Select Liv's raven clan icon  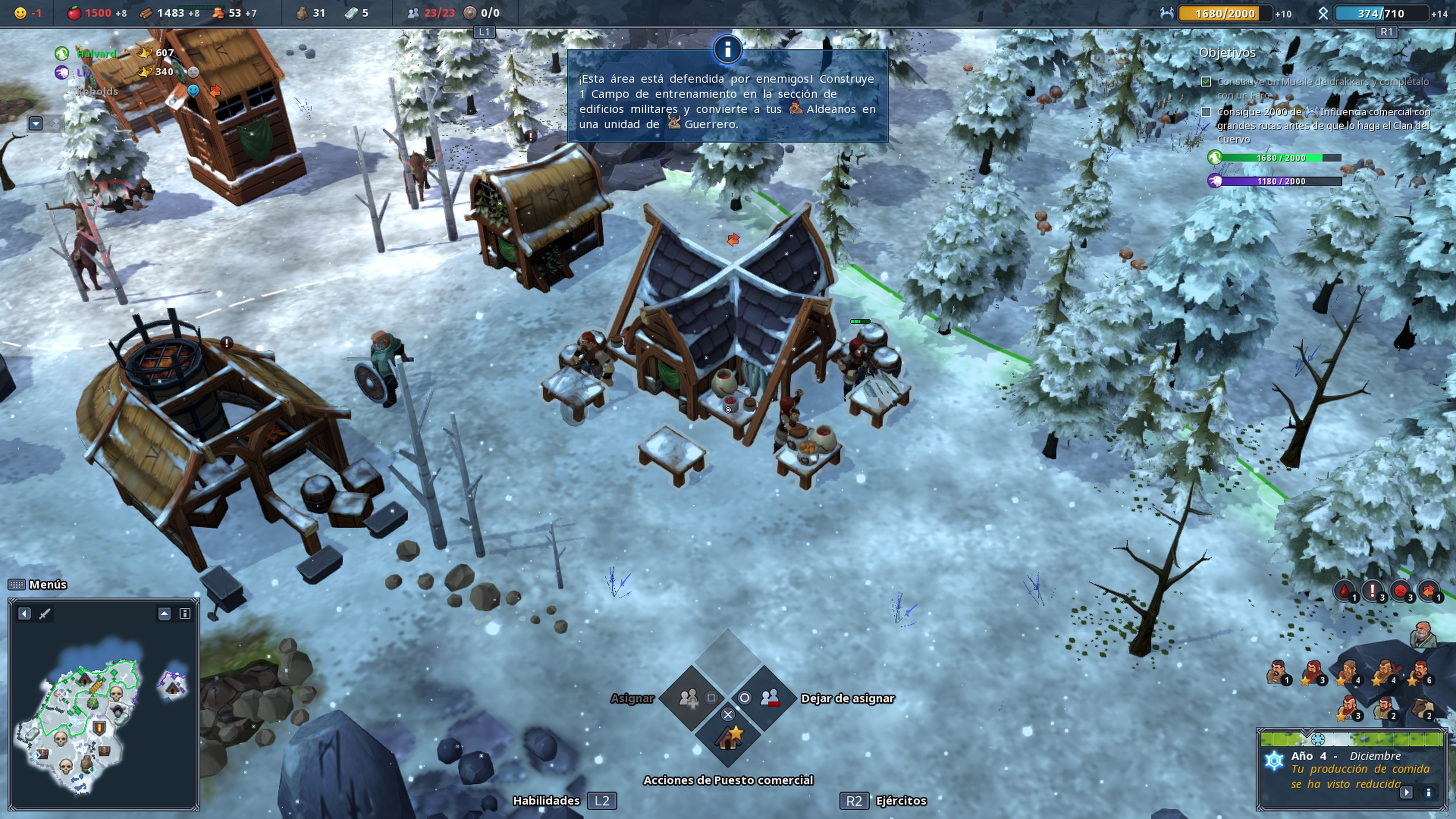[61, 72]
